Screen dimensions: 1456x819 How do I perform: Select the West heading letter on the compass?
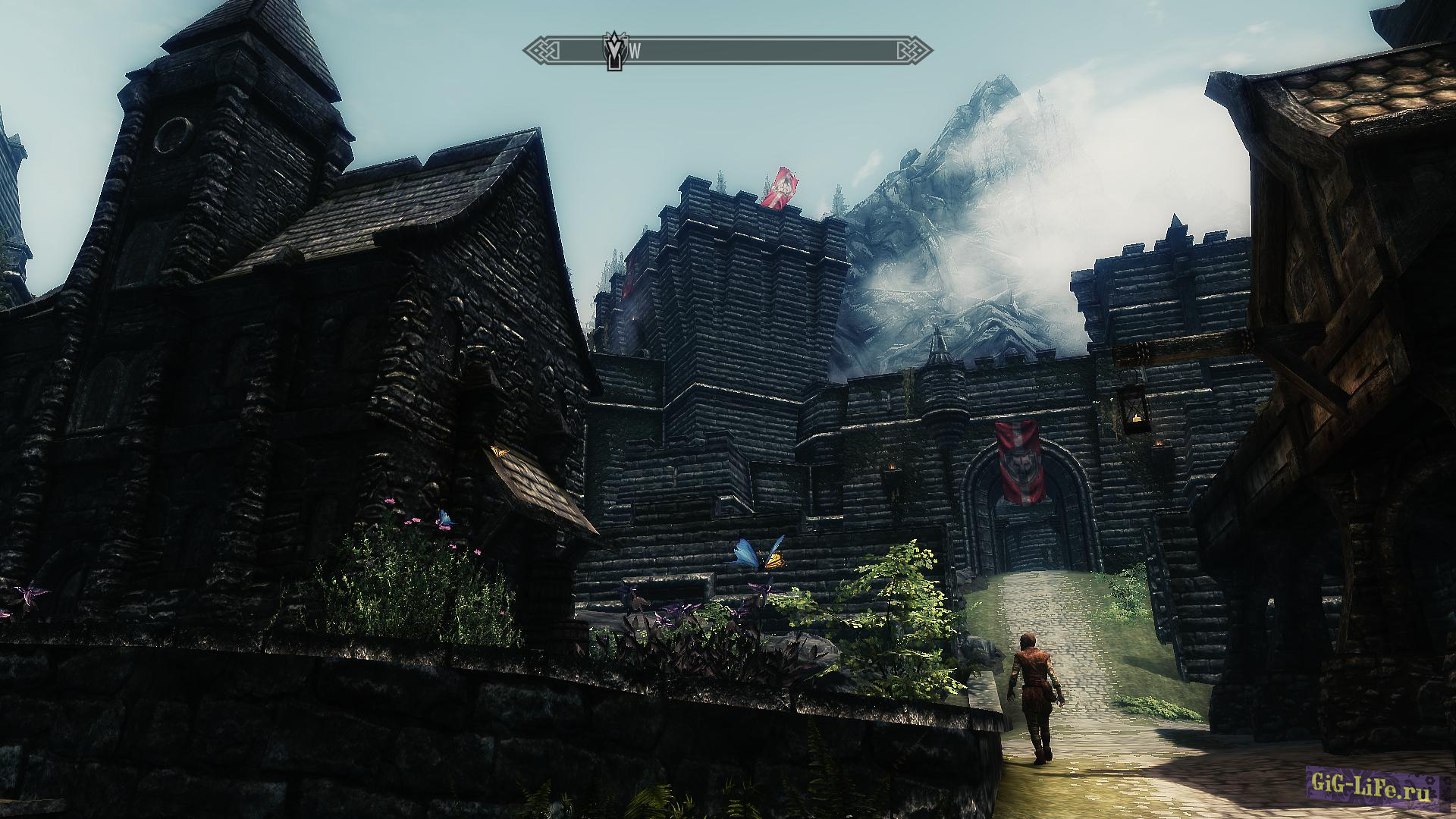[x=635, y=52]
